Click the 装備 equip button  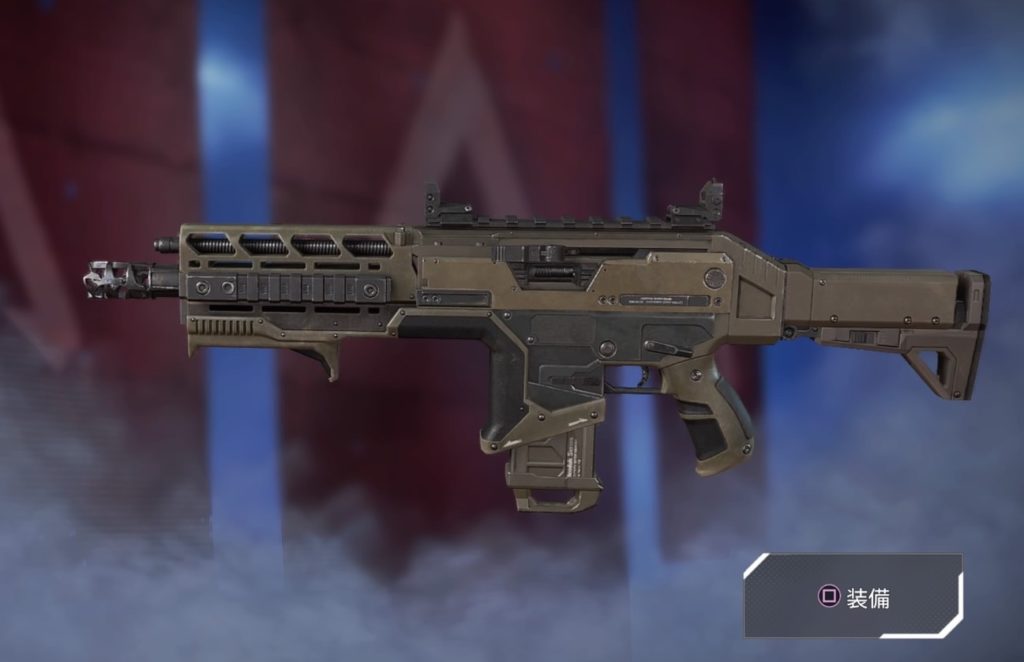coord(853,597)
